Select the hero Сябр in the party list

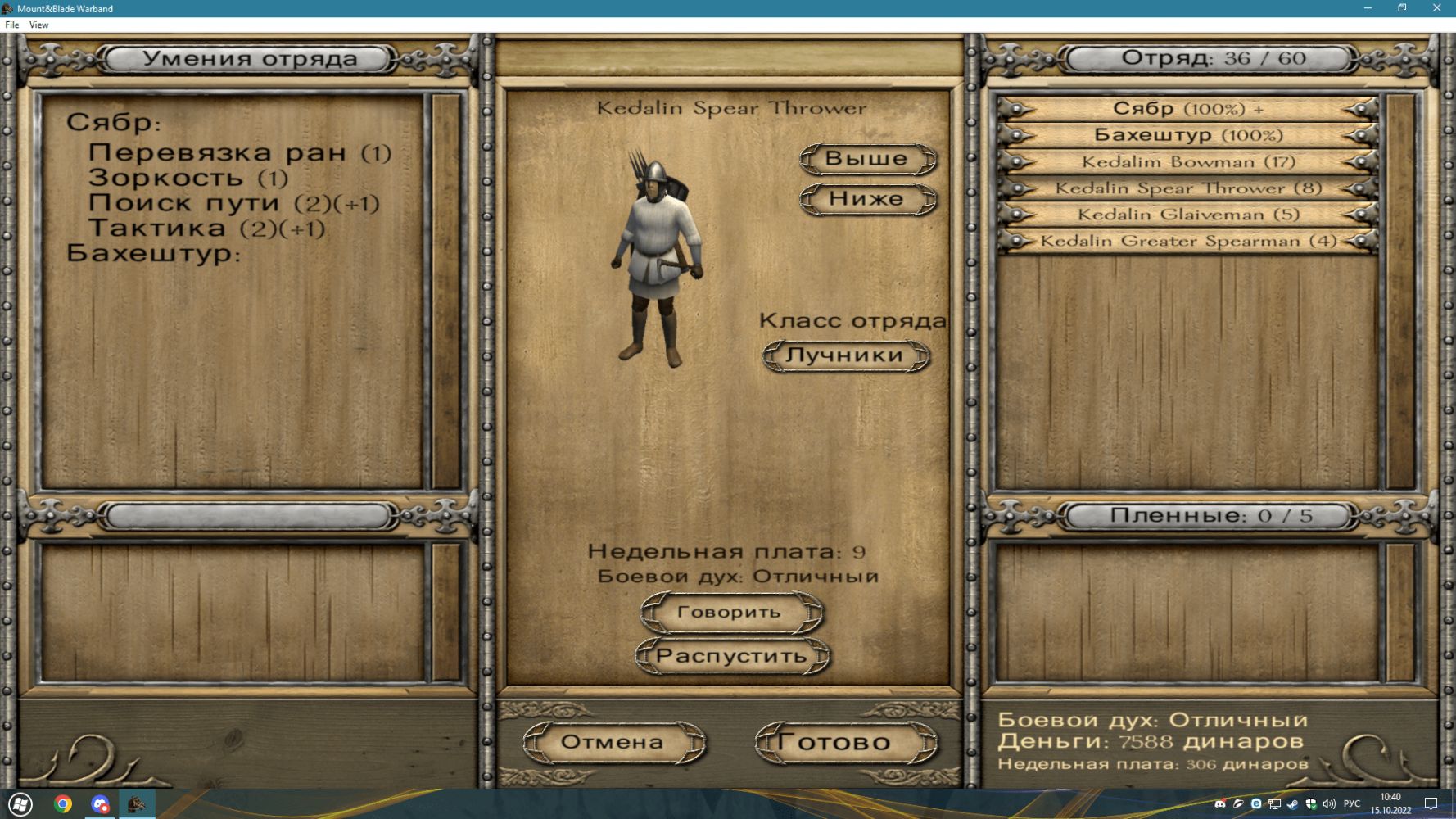[x=1187, y=109]
